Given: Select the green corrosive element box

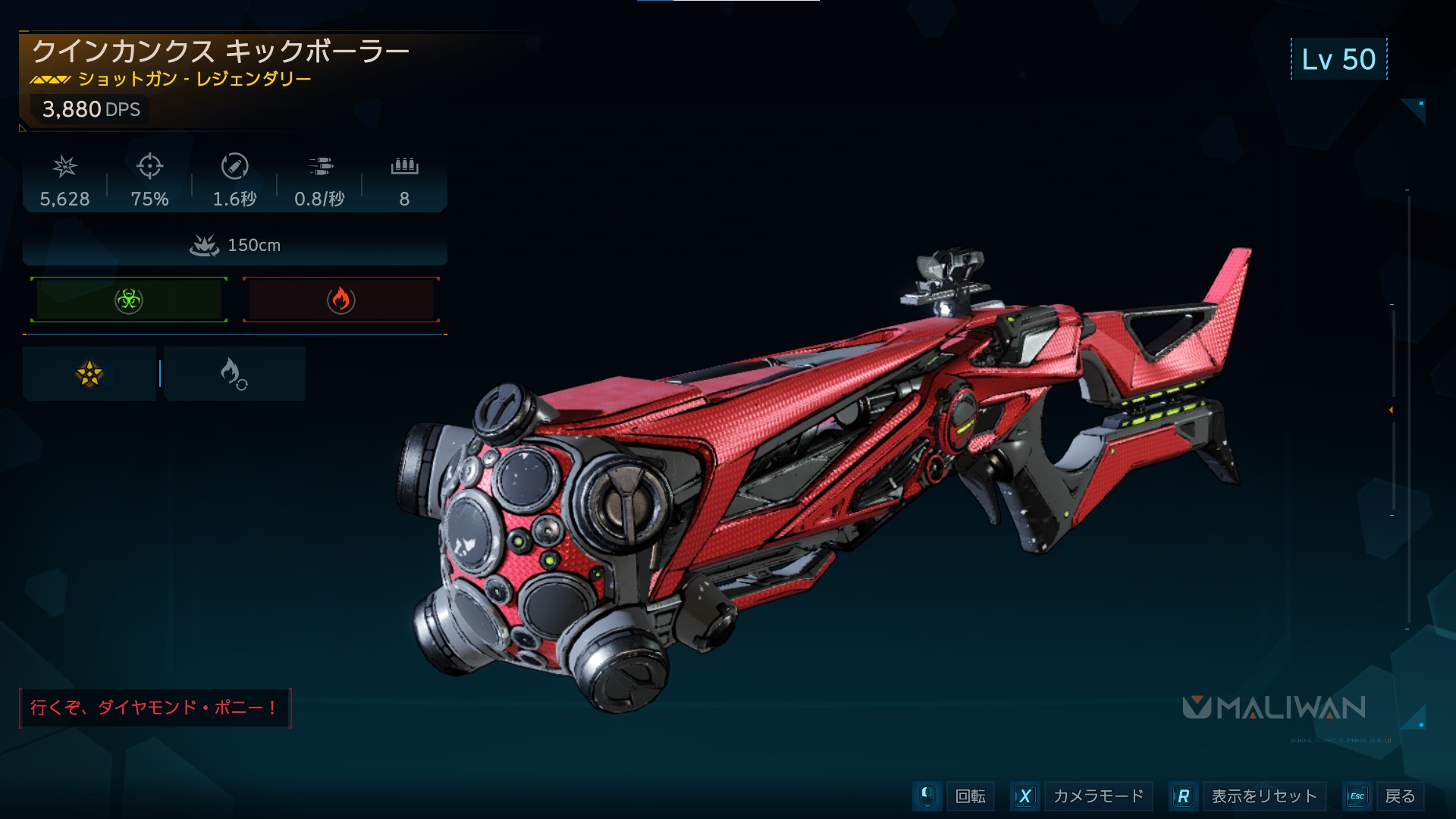Looking at the screenshot, I should pyautogui.click(x=129, y=300).
